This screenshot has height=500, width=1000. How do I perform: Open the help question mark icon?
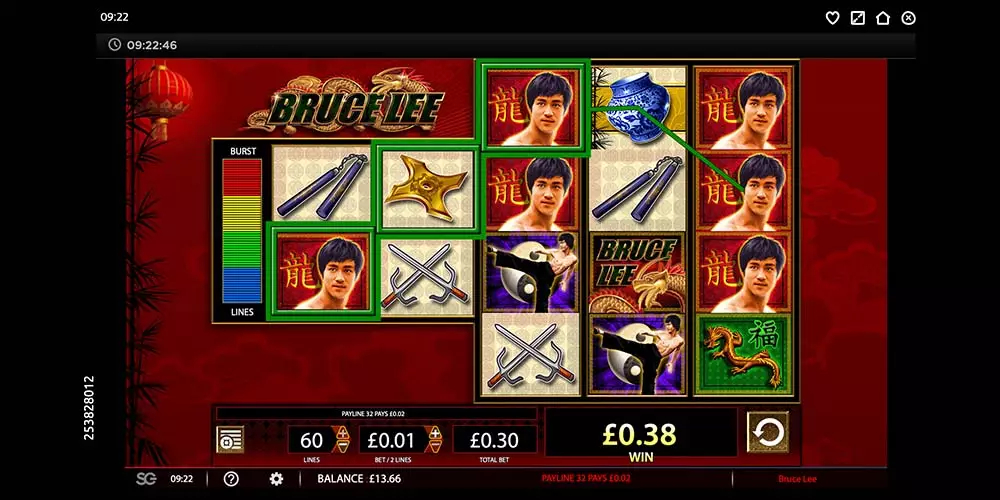pyautogui.click(x=231, y=479)
